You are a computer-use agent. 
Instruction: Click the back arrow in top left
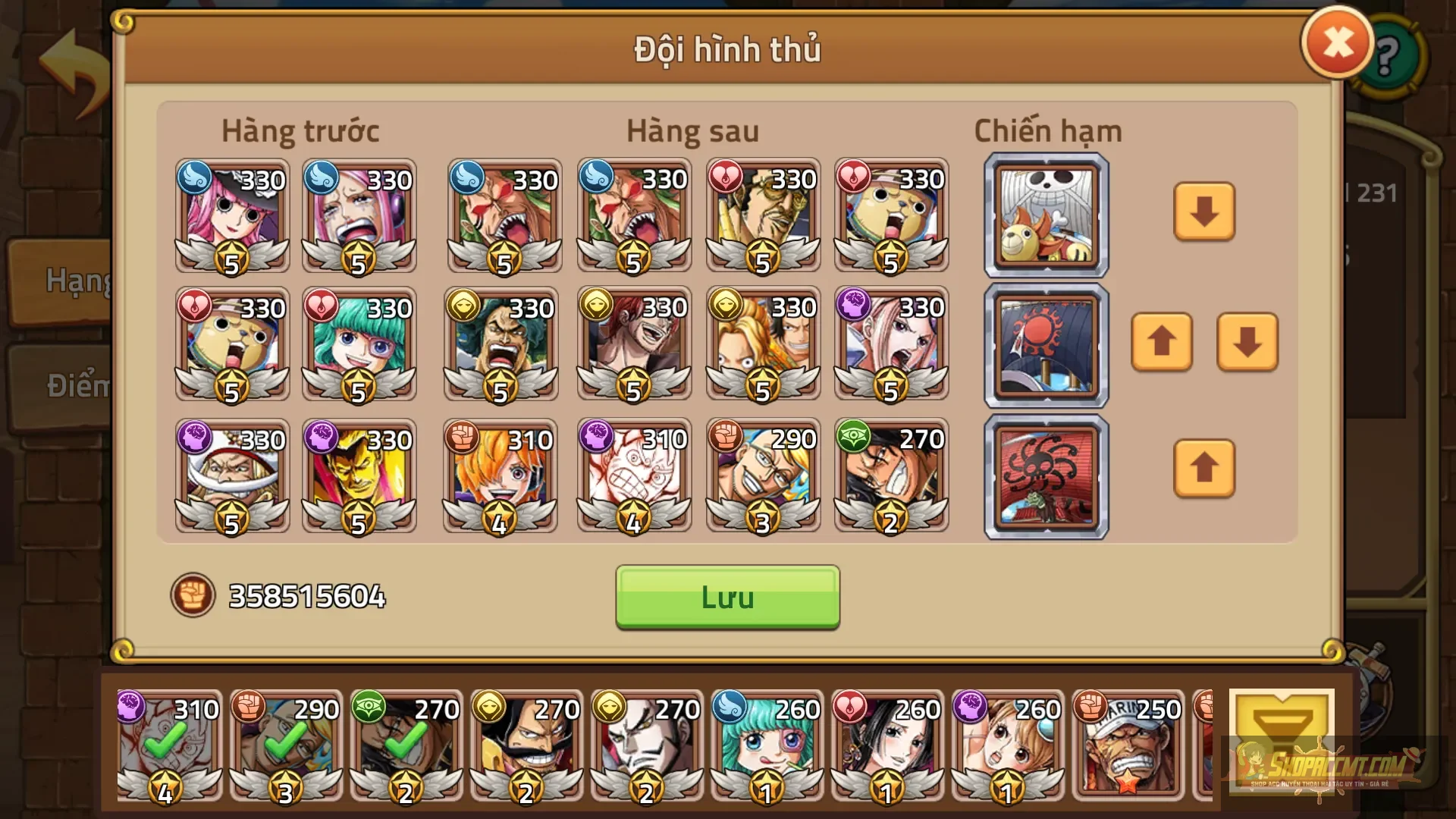72,61
